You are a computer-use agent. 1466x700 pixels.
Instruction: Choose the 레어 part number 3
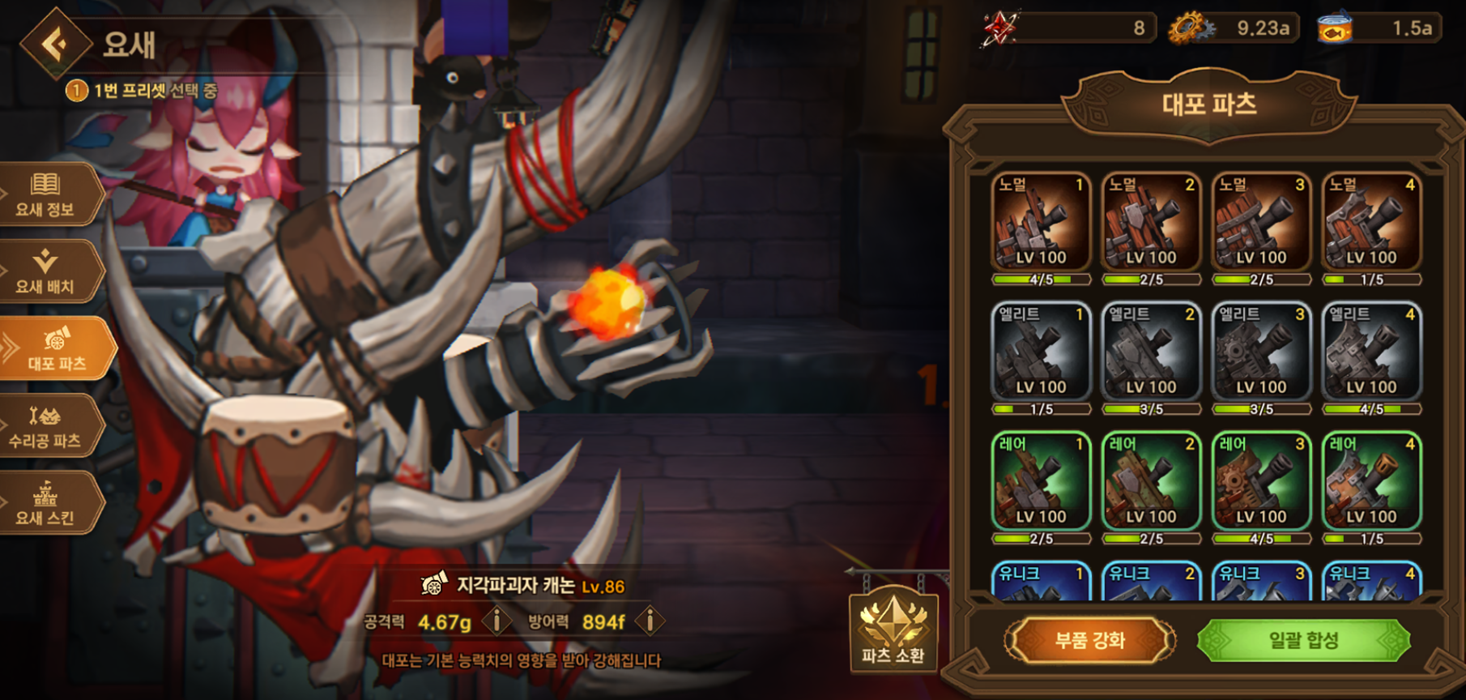tap(1261, 482)
